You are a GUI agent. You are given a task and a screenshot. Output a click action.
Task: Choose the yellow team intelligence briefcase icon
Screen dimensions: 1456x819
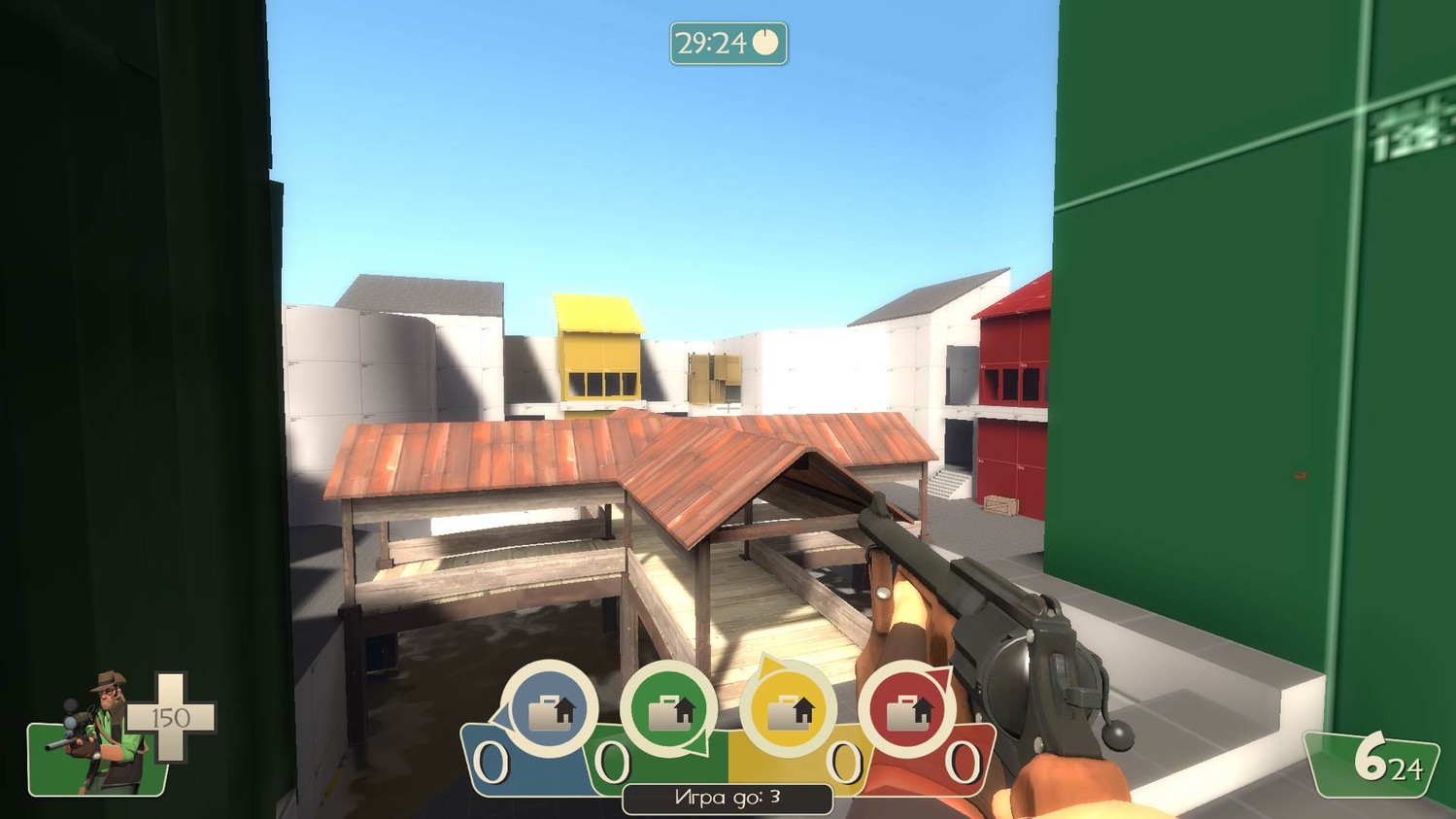[x=789, y=711]
